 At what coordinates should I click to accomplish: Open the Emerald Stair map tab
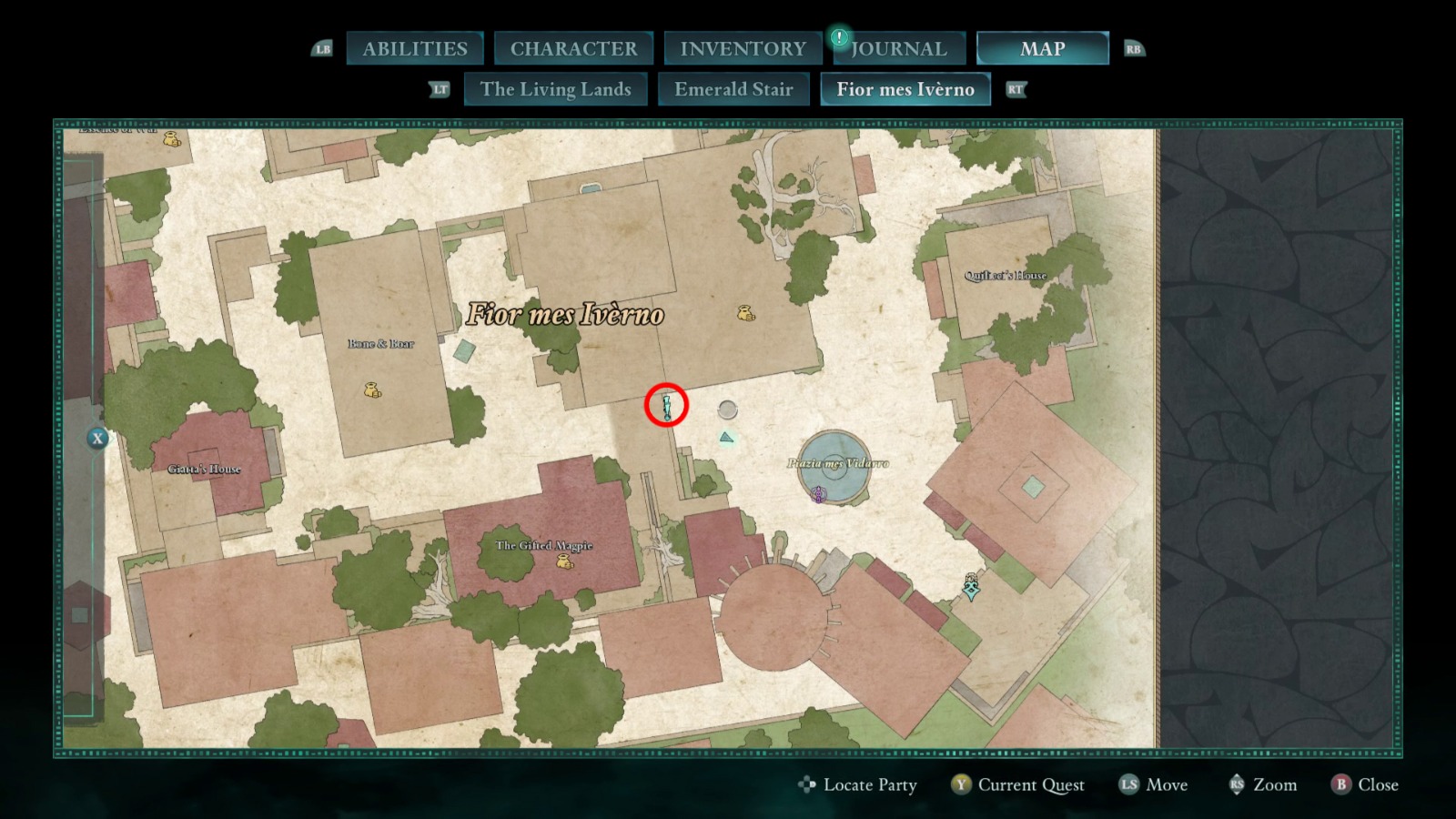[734, 89]
